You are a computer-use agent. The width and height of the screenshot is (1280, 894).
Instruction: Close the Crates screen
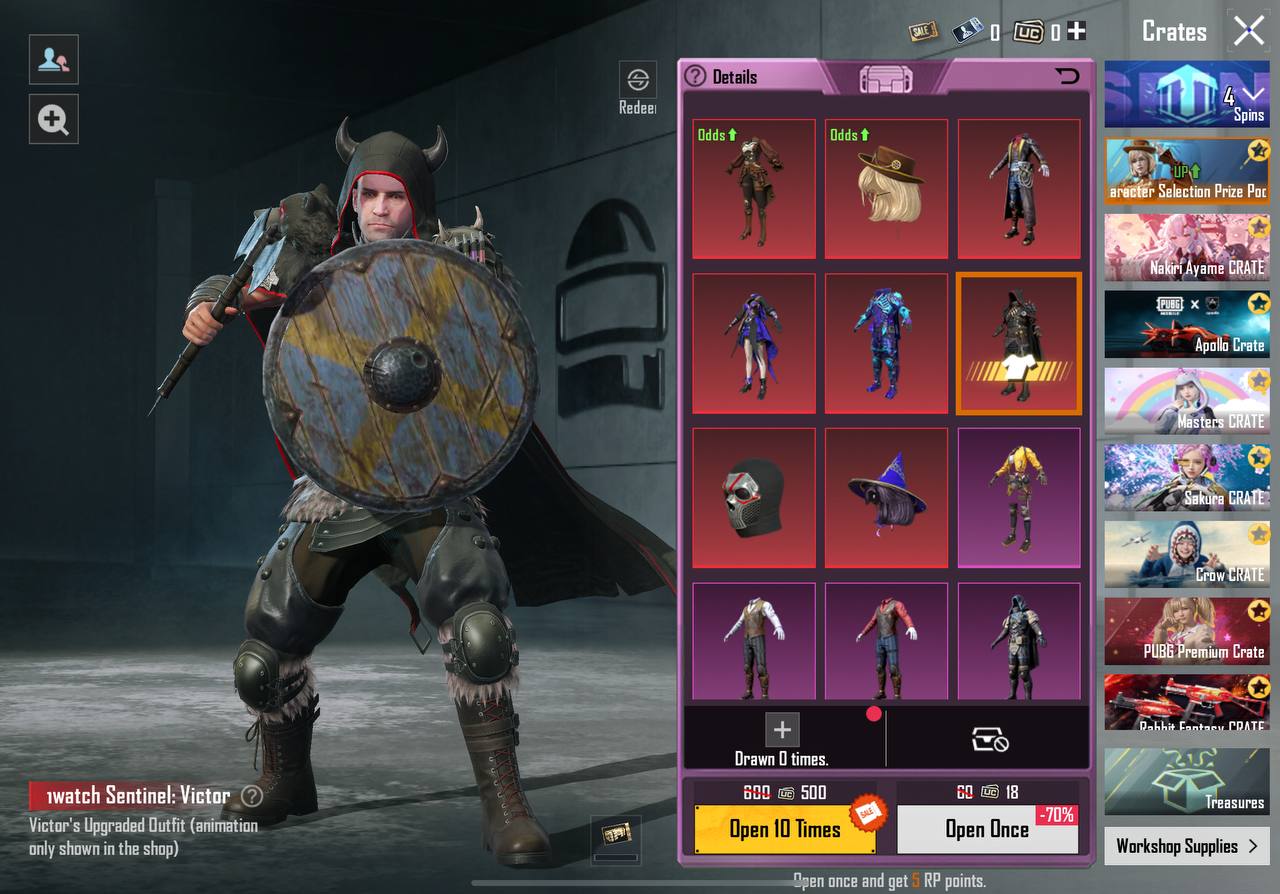[1249, 31]
